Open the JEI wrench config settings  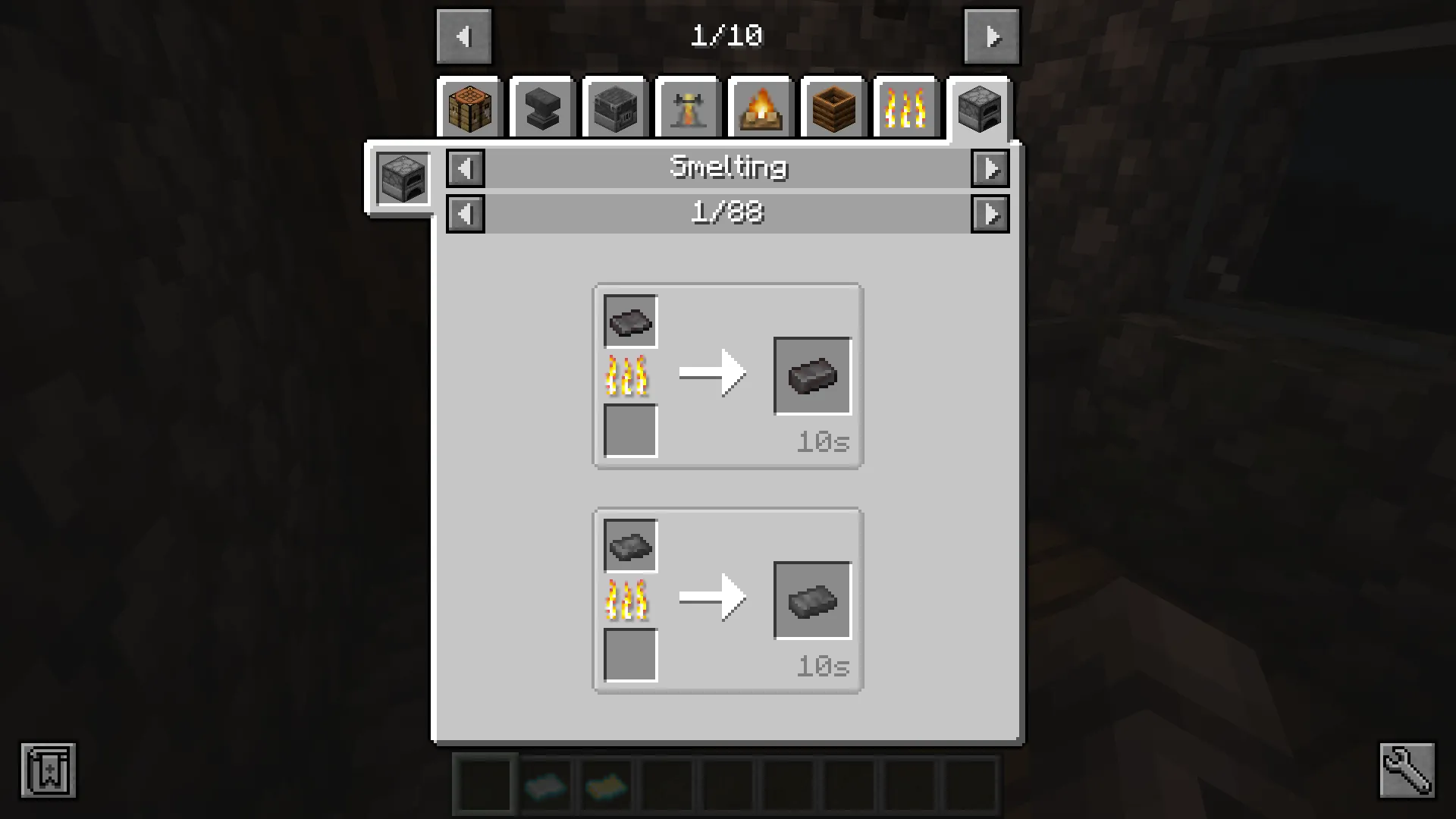1407,770
